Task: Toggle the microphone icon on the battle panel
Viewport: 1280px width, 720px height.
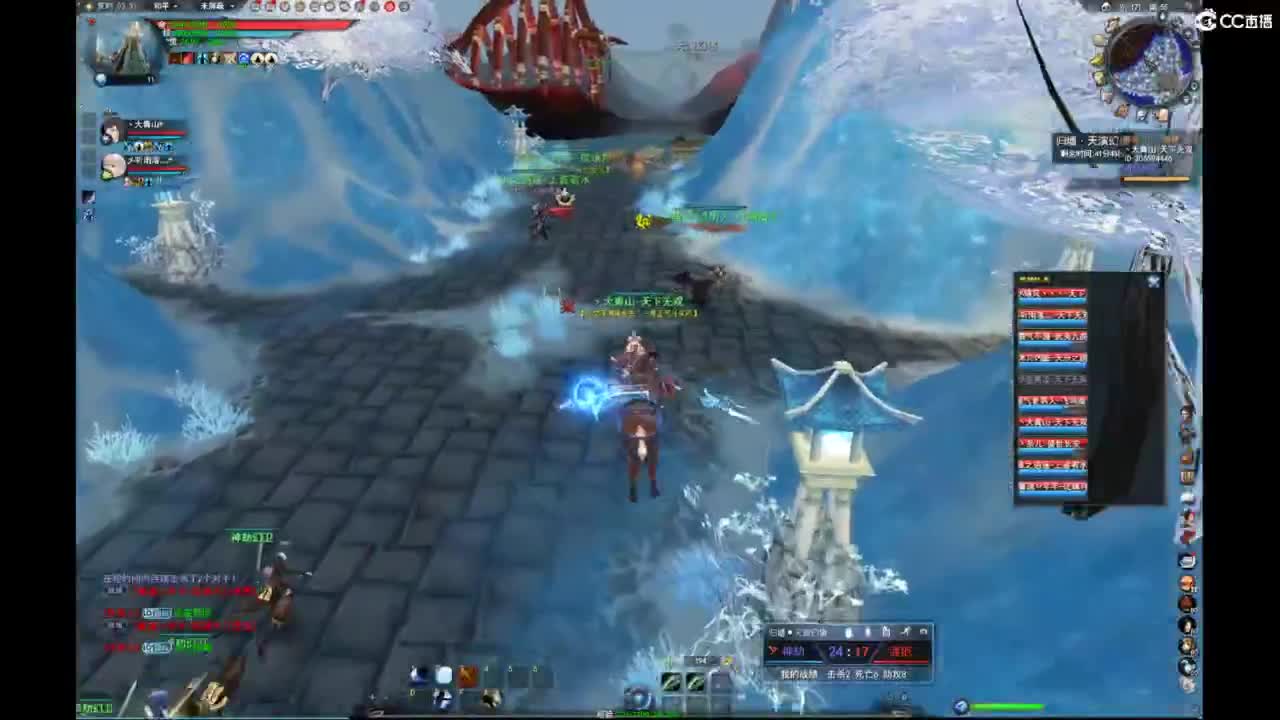Action: coord(849,631)
